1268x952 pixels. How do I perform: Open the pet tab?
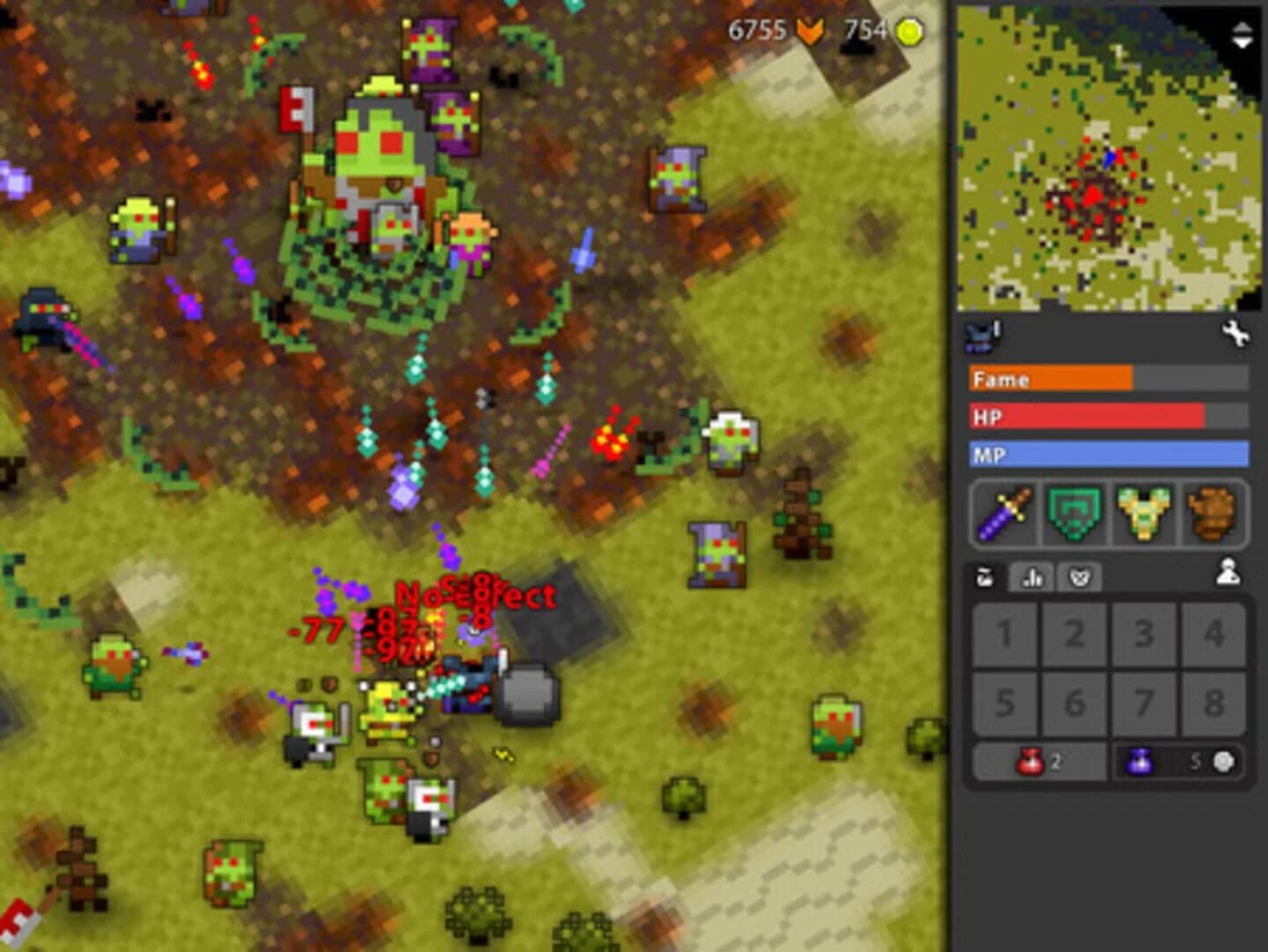click(x=1078, y=576)
